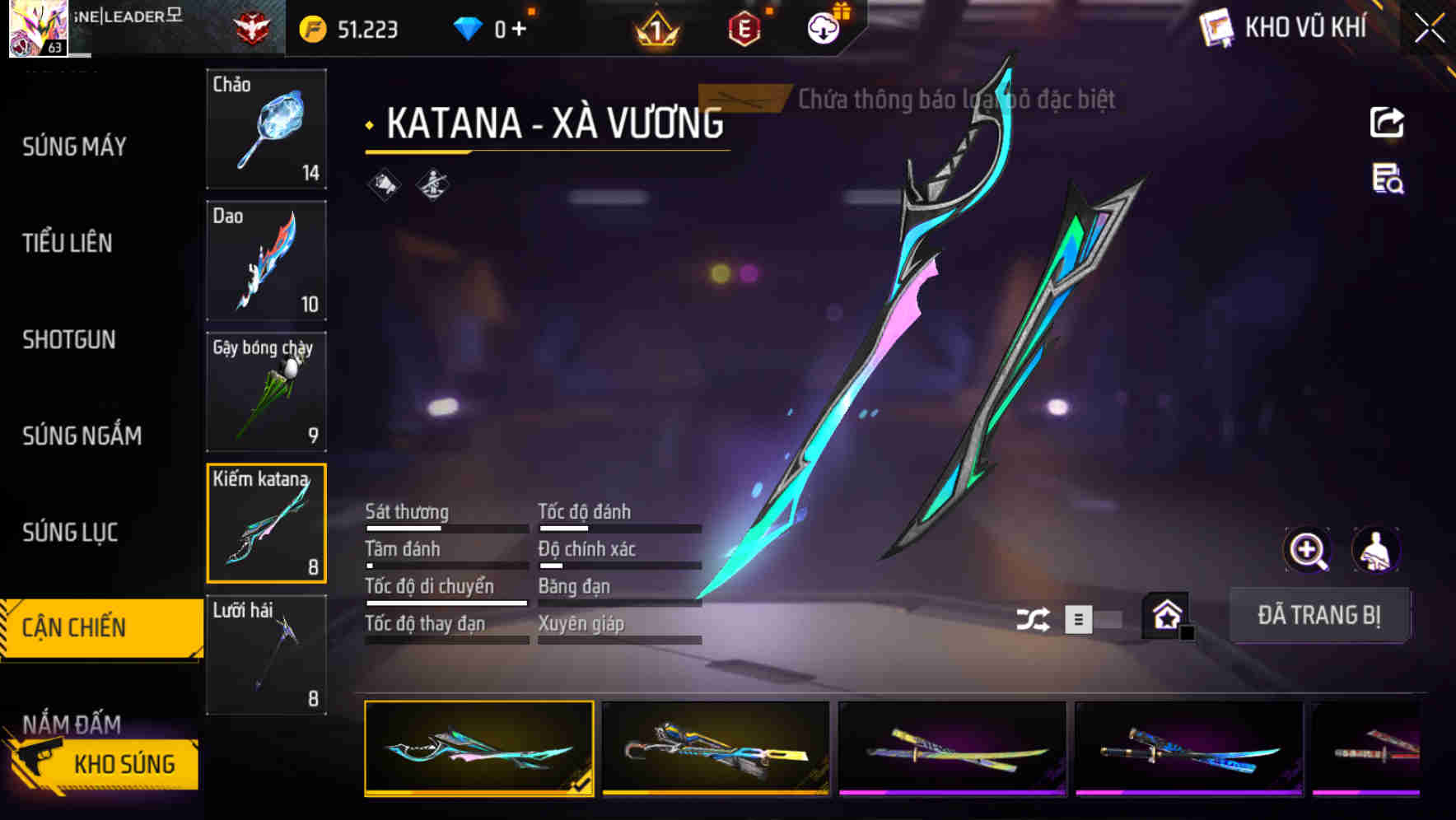Toggle the random skin shuffle
1456x820 pixels.
(x=1033, y=617)
